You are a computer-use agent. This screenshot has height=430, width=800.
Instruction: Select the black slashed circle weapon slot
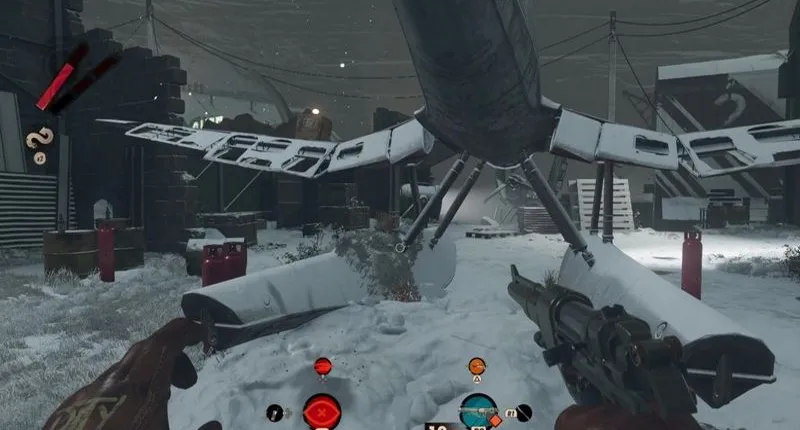click(x=523, y=411)
